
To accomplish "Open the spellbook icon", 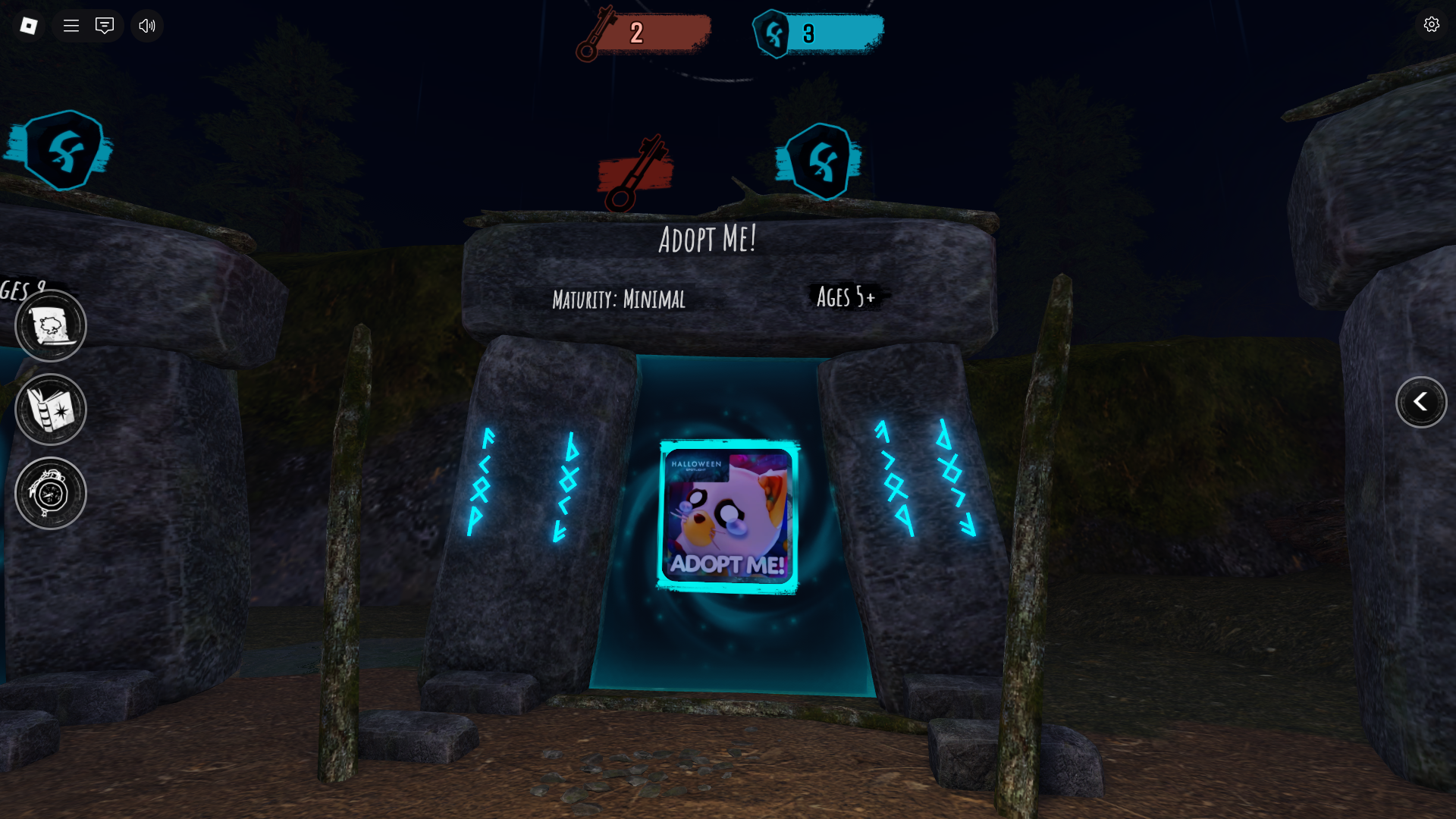I will (50, 409).
